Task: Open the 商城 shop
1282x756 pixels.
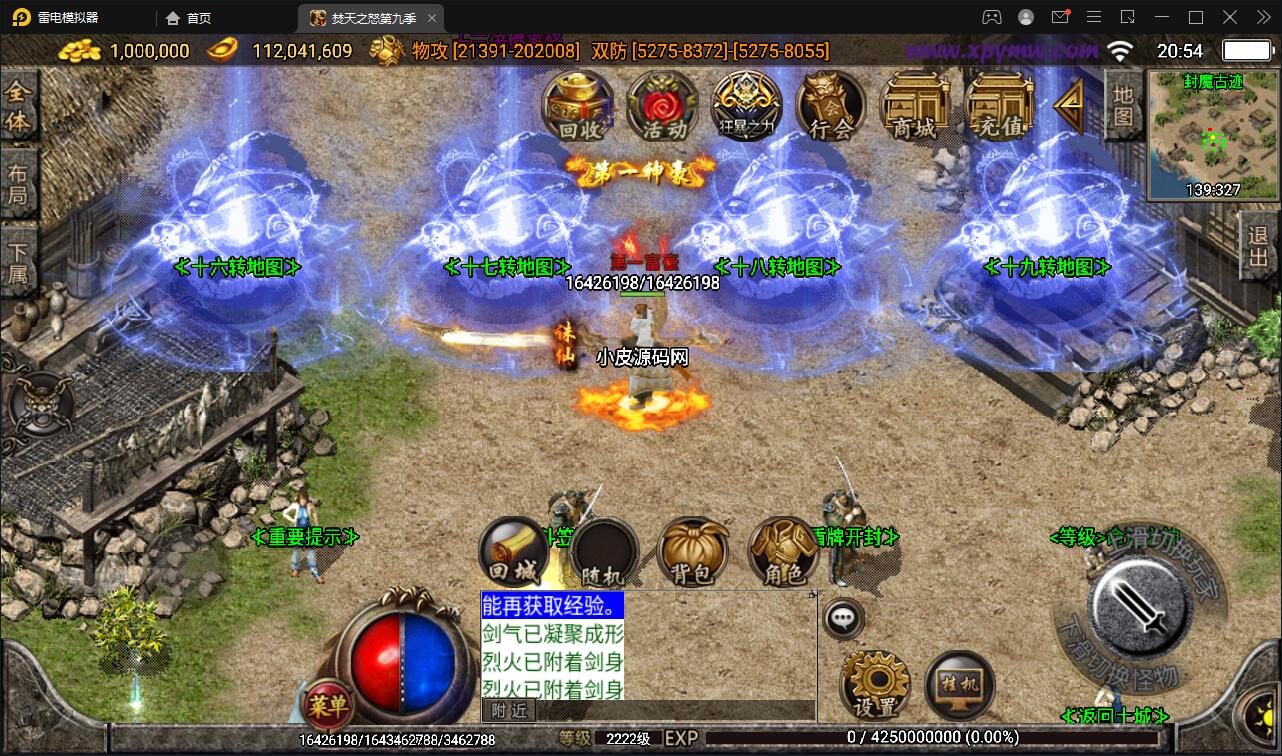Action: point(915,105)
